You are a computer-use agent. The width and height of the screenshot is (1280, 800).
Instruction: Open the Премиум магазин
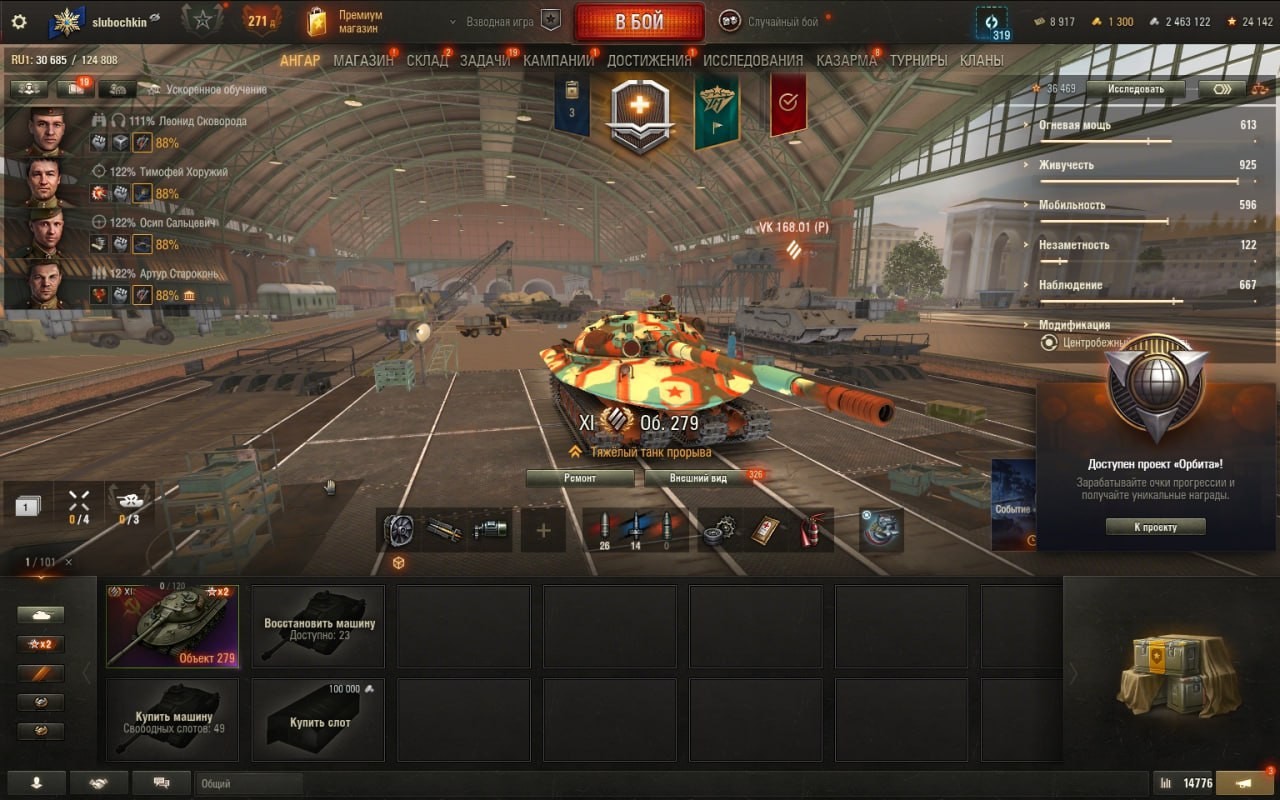pyautogui.click(x=347, y=22)
